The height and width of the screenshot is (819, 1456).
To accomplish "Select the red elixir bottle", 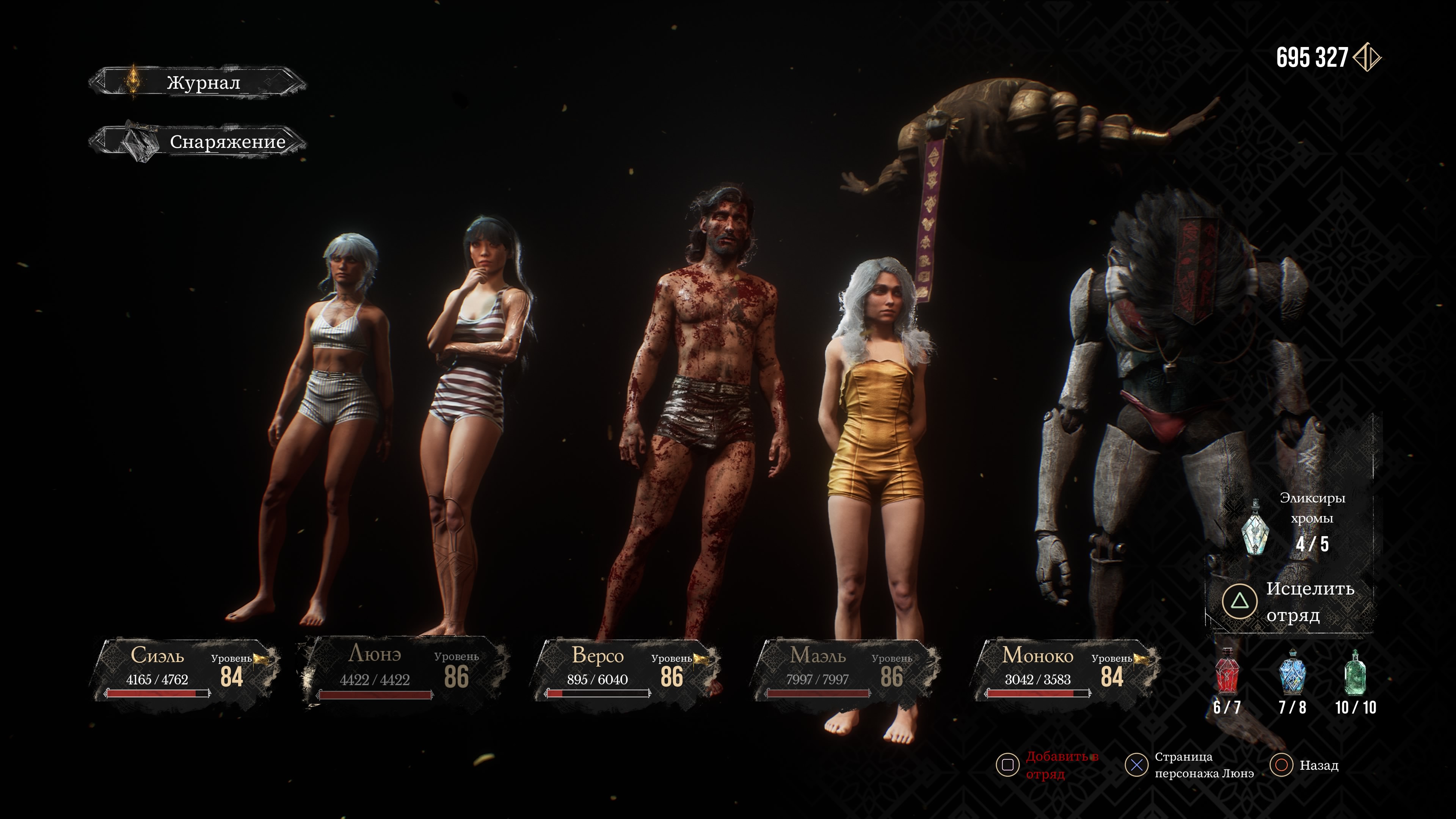I will click(1227, 672).
